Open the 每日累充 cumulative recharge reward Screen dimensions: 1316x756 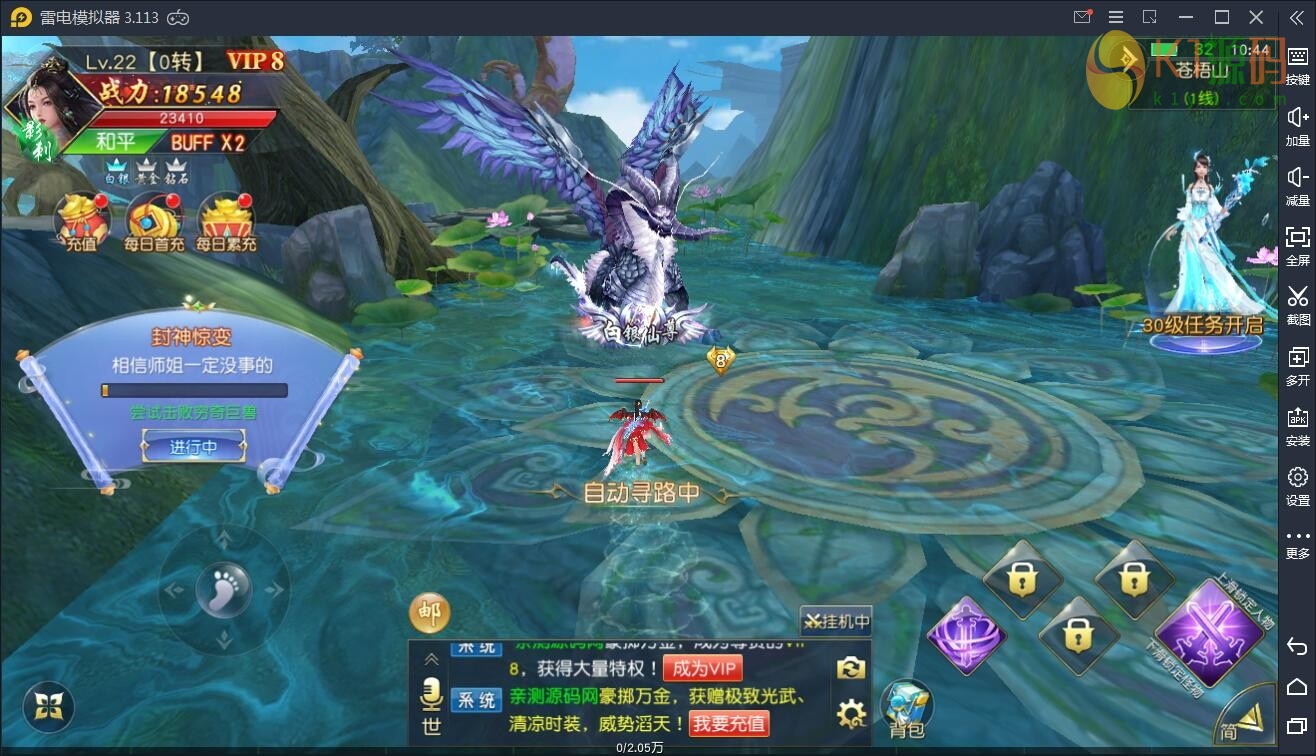click(226, 222)
